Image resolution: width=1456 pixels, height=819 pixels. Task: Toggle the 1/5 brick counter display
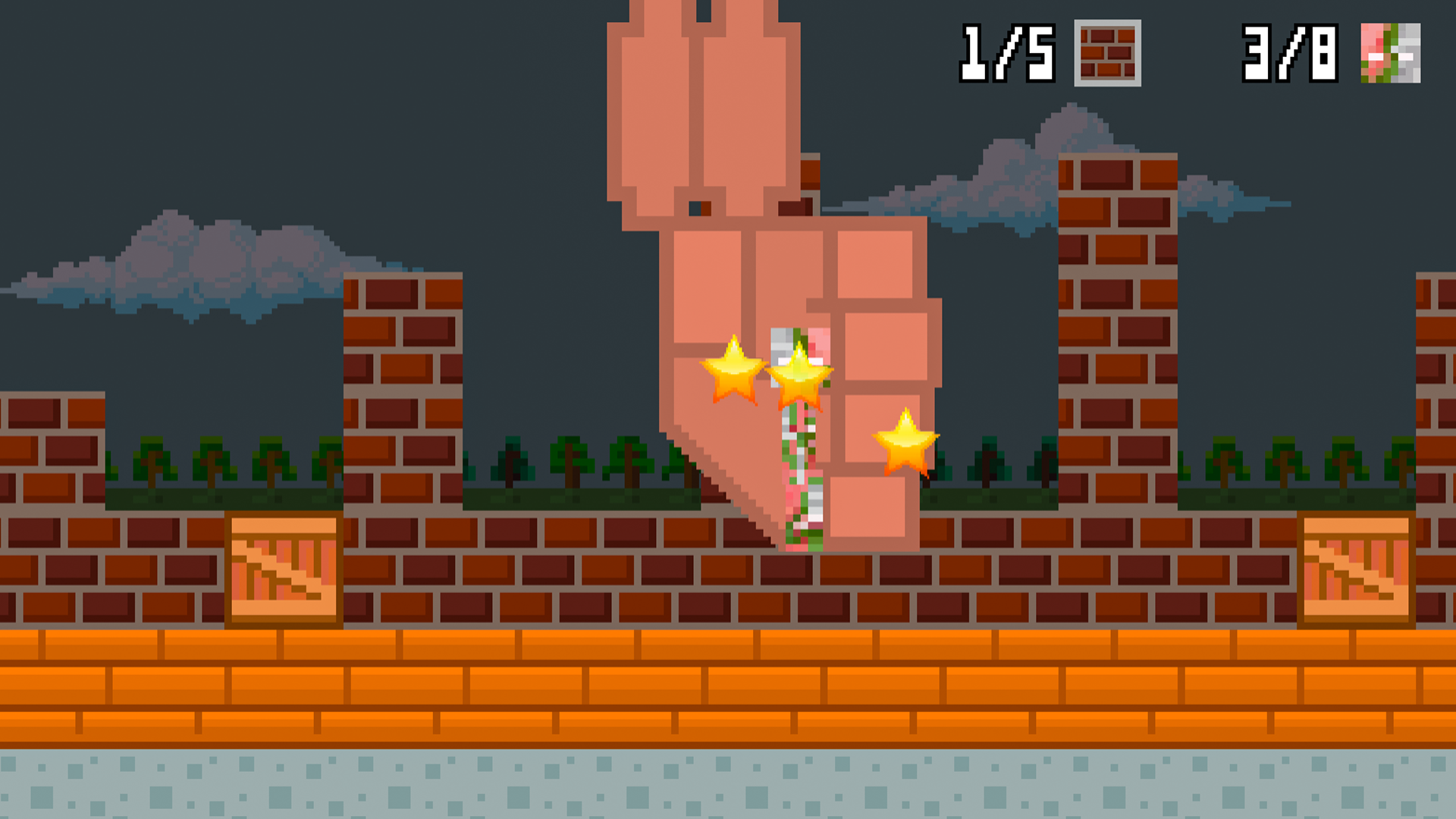pyautogui.click(x=1006, y=53)
